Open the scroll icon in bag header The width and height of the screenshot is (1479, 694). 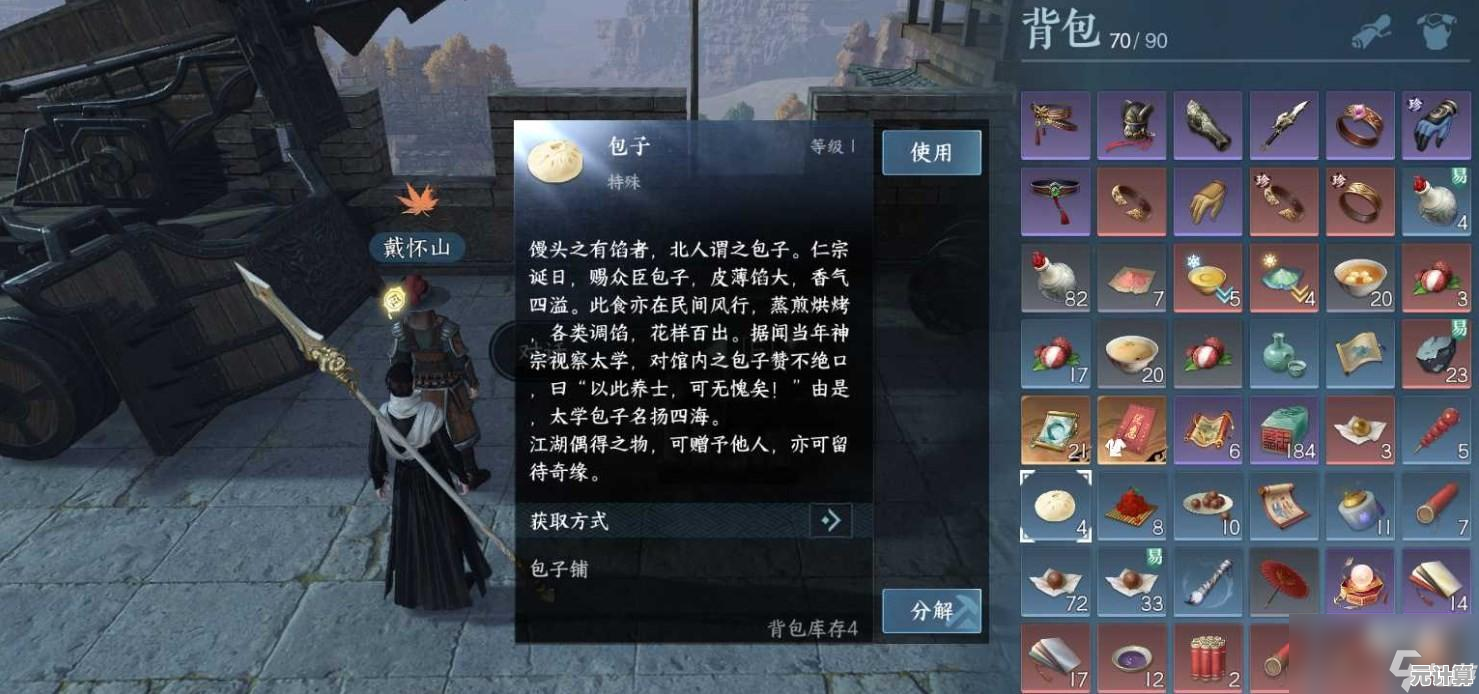pos(1371,33)
